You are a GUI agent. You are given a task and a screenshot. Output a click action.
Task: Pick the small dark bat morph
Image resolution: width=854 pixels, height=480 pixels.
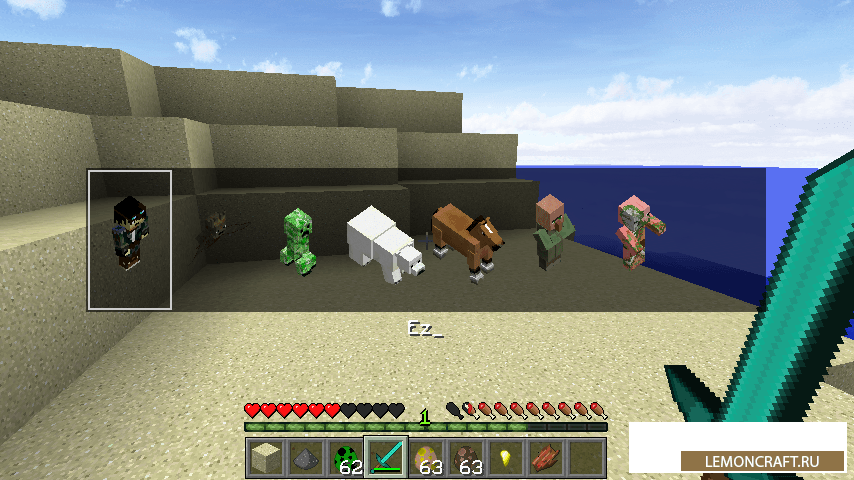pyautogui.click(x=217, y=232)
